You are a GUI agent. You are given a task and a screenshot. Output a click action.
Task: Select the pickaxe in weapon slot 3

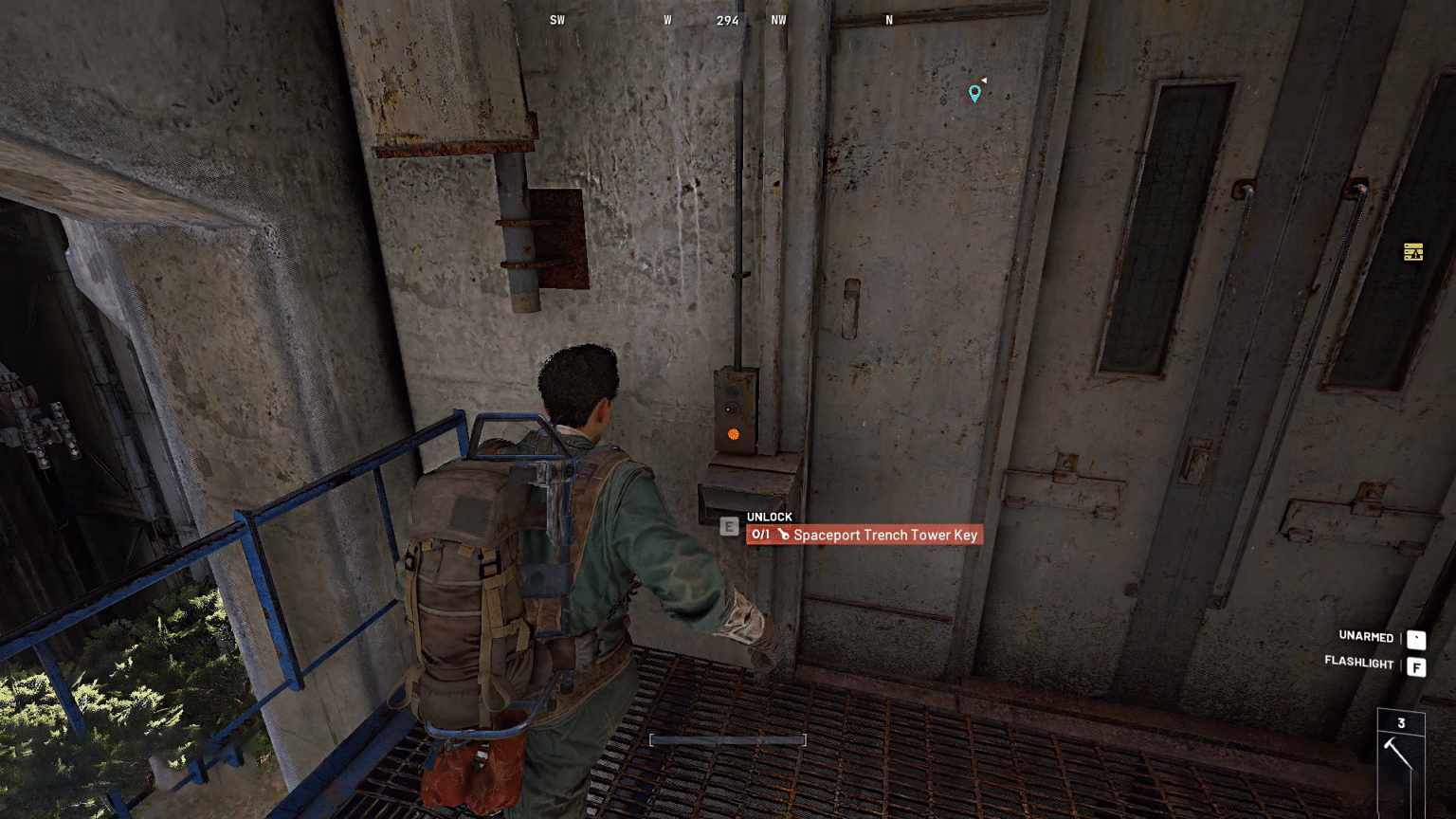point(1397,752)
